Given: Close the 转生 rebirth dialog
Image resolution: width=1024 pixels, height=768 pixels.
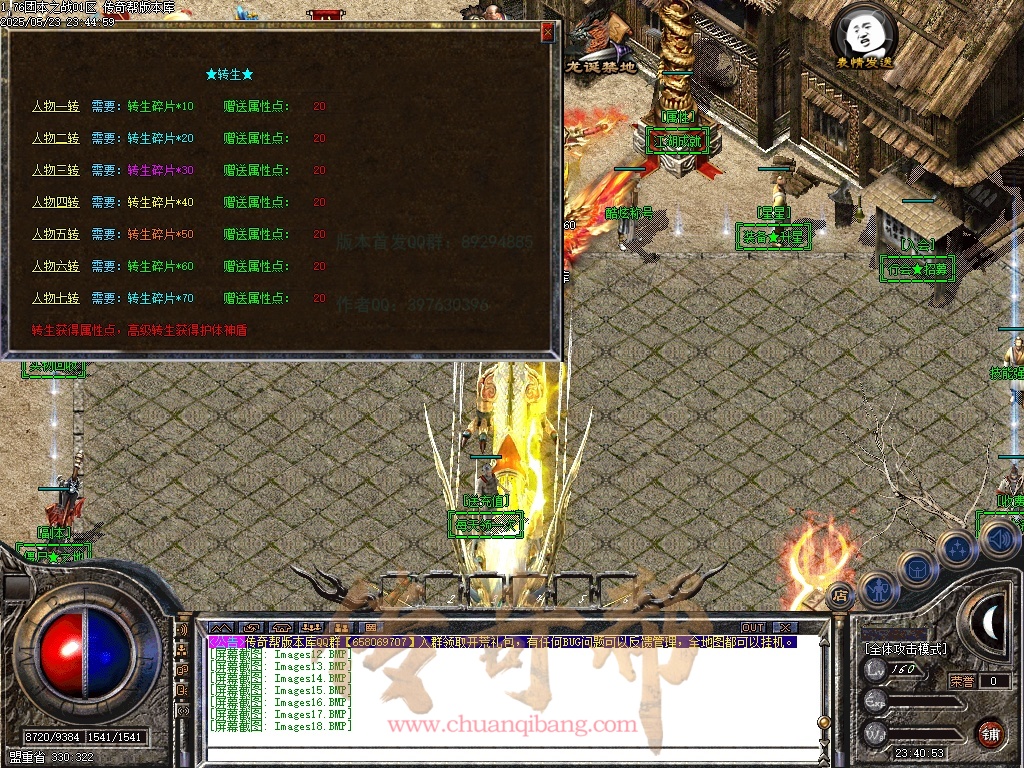Looking at the screenshot, I should tap(547, 32).
